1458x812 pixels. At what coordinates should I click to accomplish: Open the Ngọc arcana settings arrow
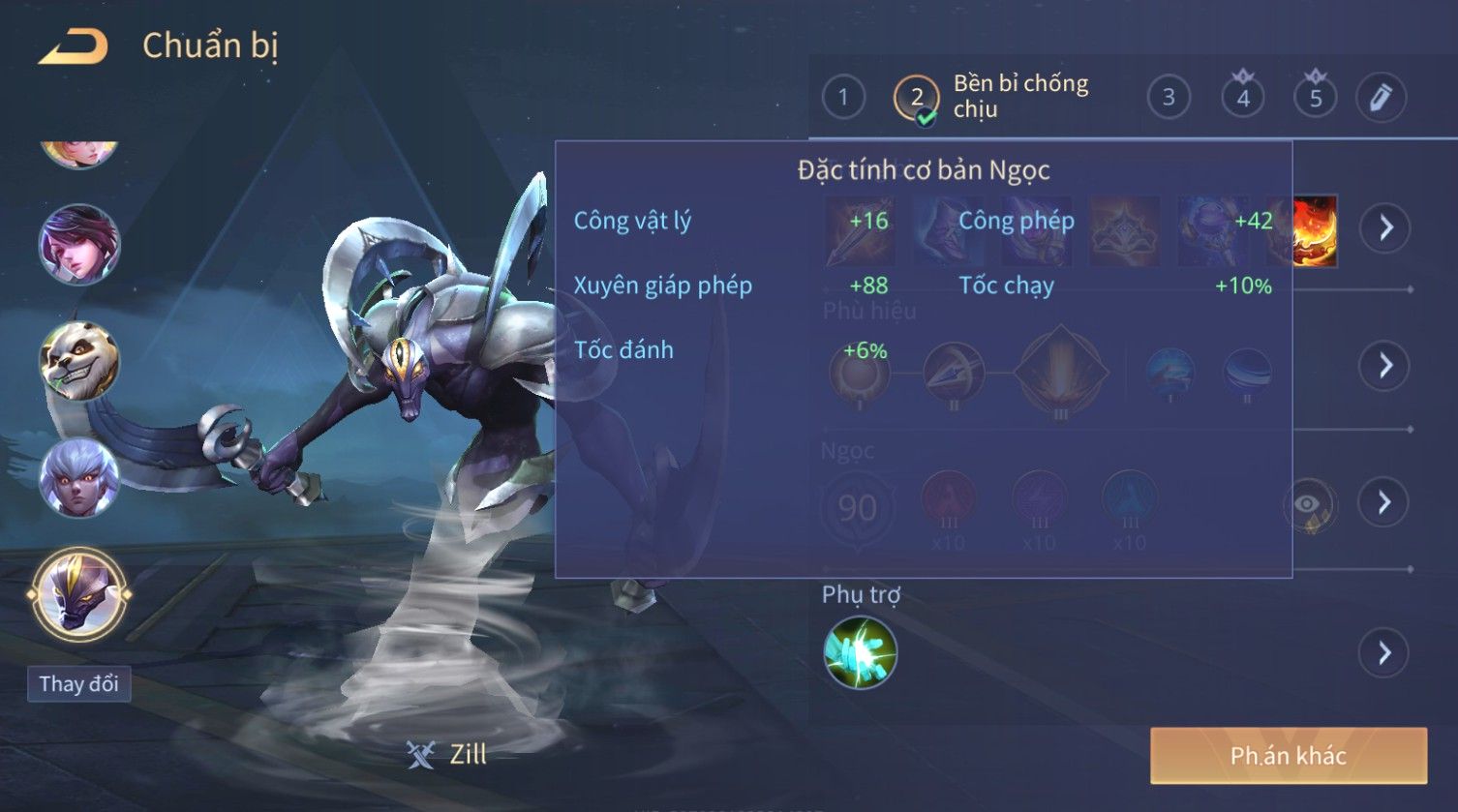coord(1383,502)
